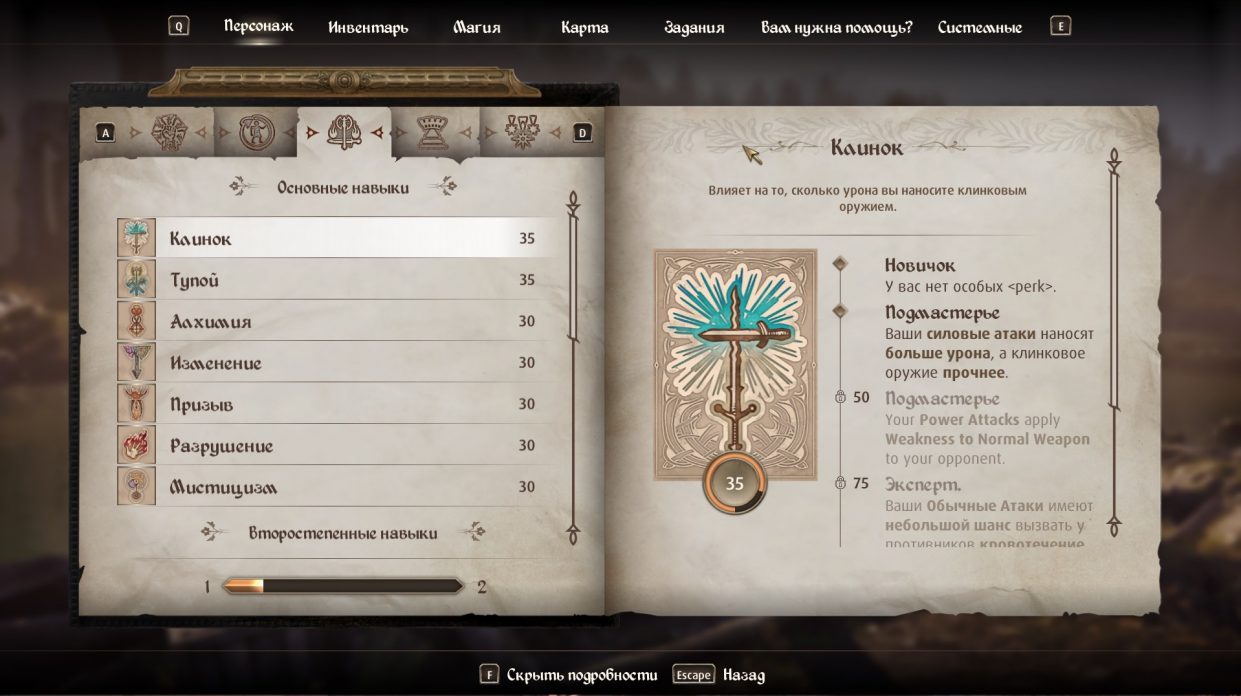This screenshot has height=696, width=1241.
Task: Choose the Мистицизм skill row
Action: click(x=340, y=487)
